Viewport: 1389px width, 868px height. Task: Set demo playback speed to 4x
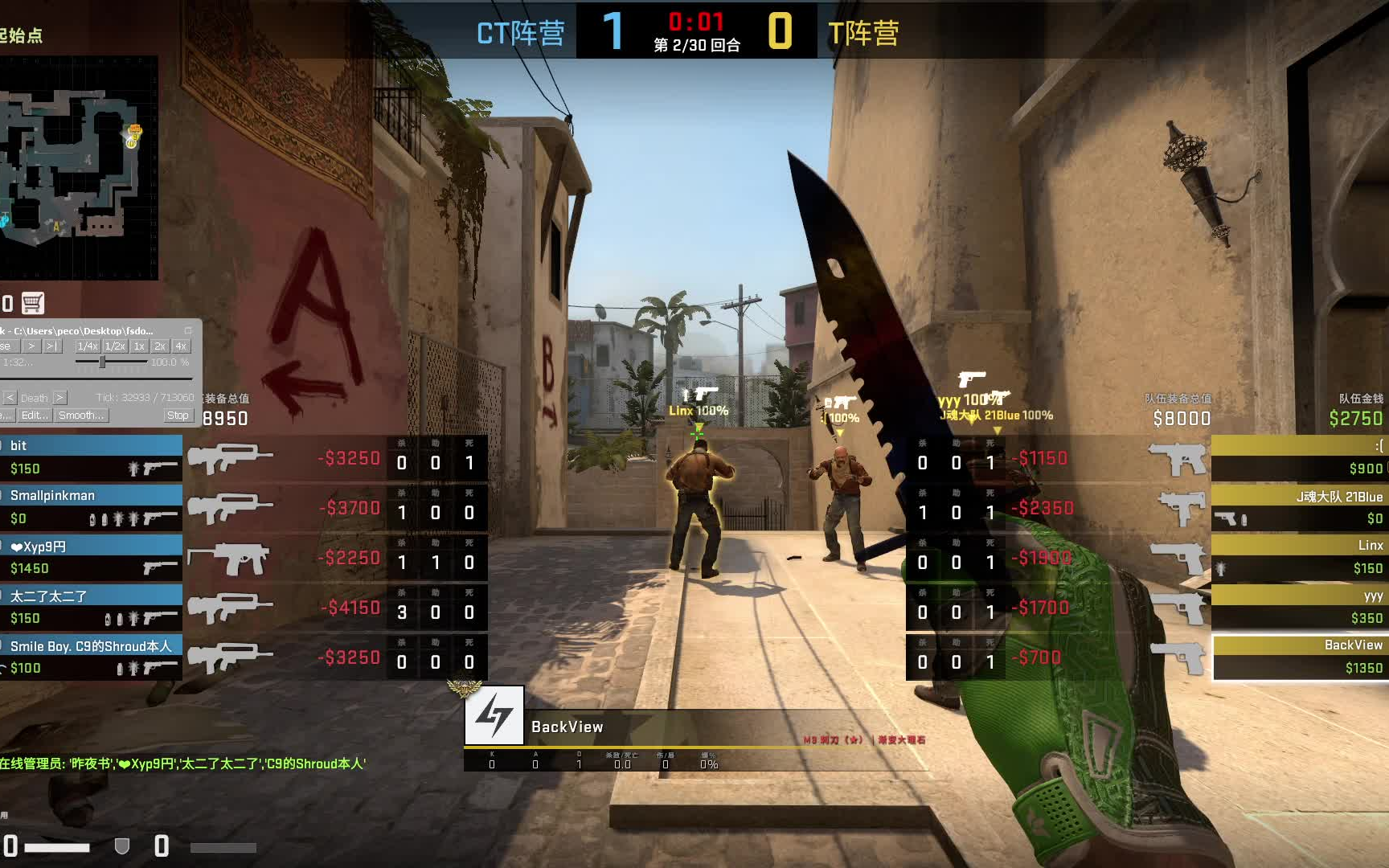point(179,346)
